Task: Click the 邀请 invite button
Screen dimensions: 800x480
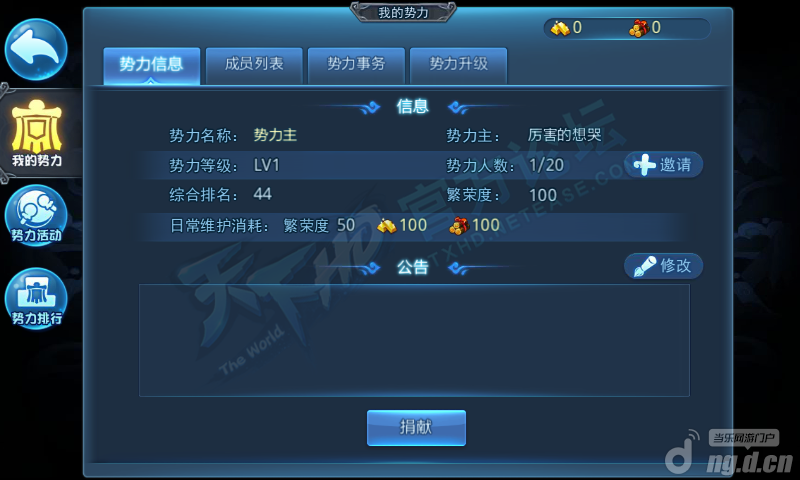Action: click(x=664, y=165)
